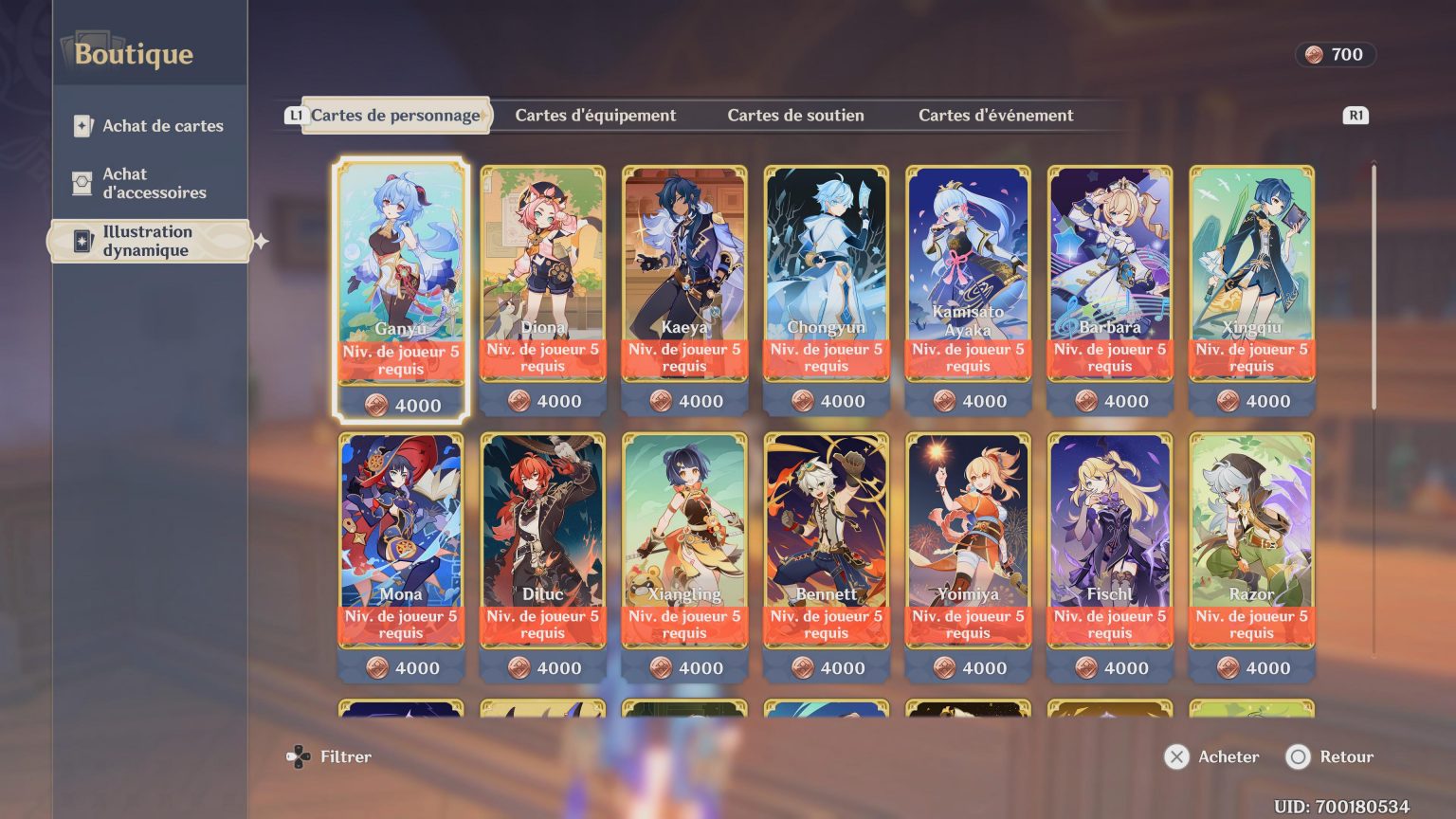Click the coin currency icon showing 700
1456x819 pixels.
[1313, 54]
